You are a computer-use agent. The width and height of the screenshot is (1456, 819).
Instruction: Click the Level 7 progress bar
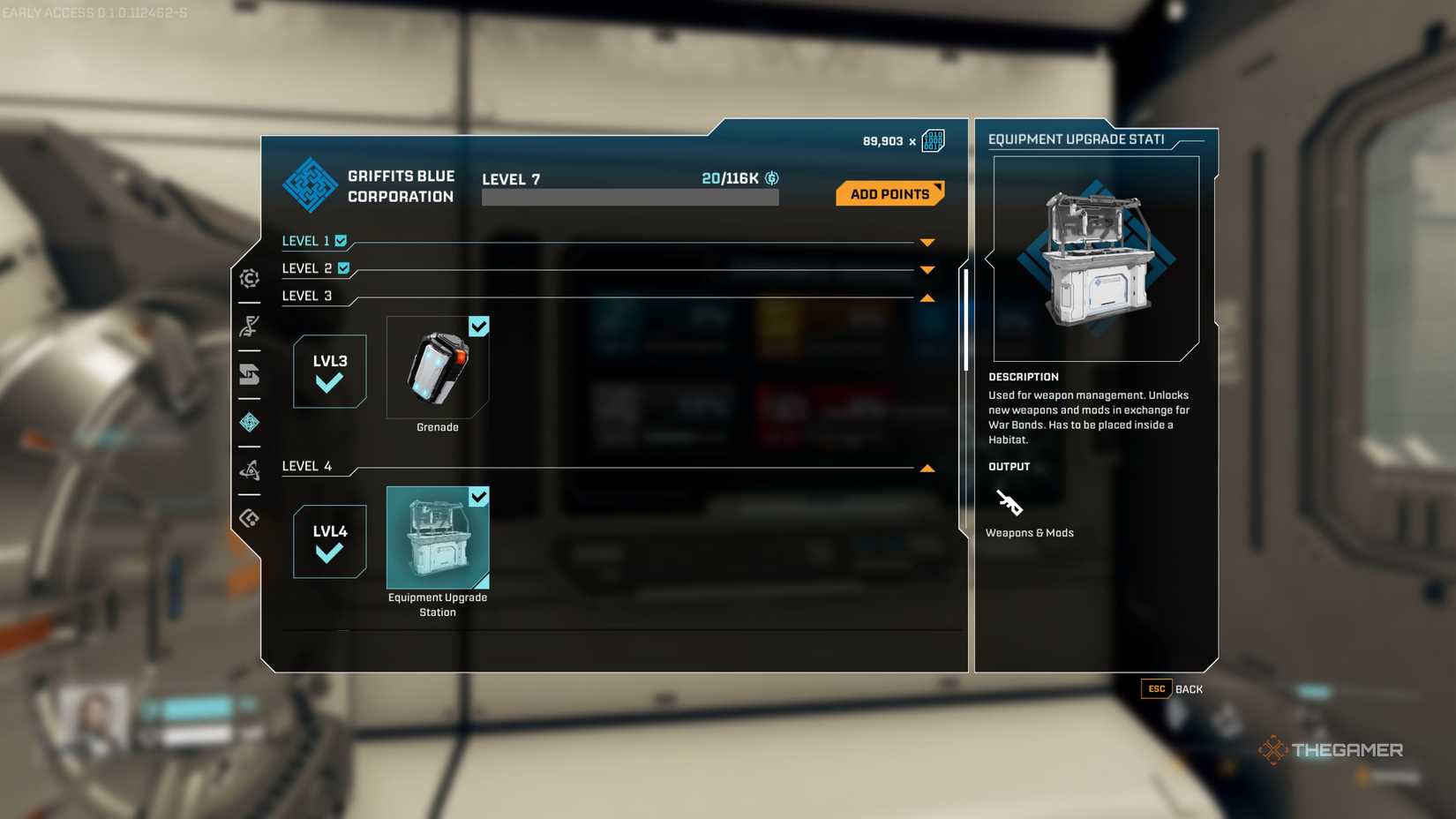click(629, 196)
